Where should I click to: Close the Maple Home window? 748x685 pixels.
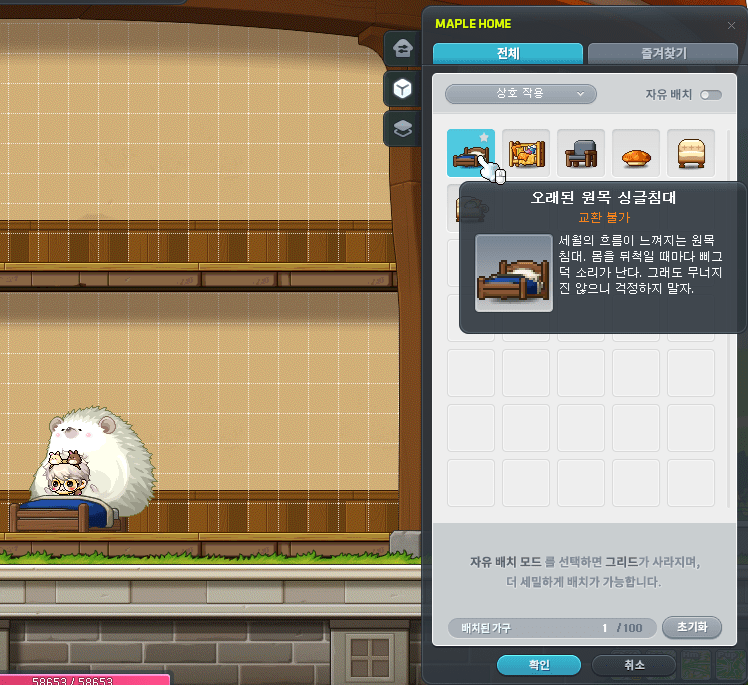(731, 24)
